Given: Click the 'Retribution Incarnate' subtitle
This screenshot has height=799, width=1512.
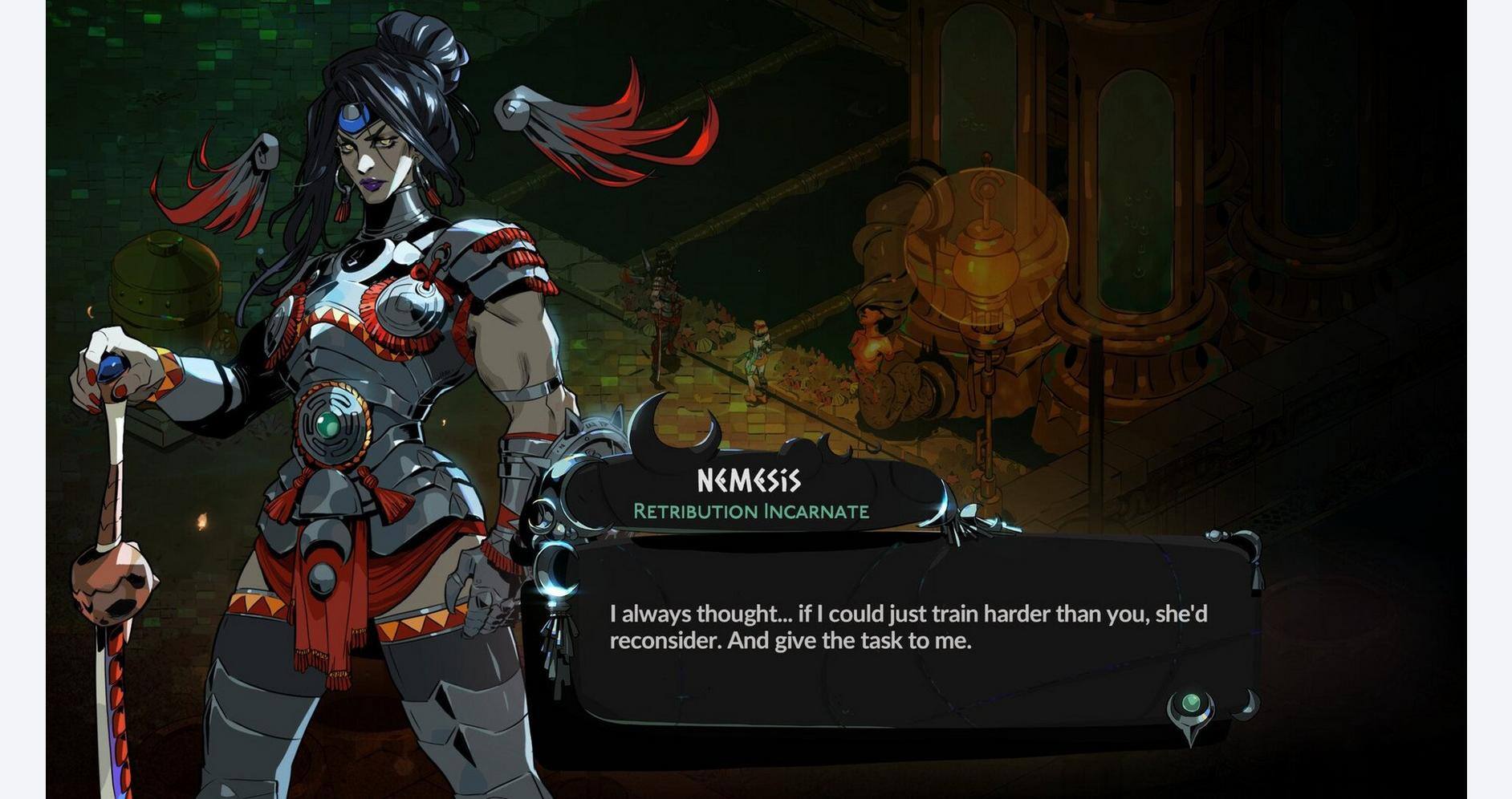Looking at the screenshot, I should [x=750, y=511].
